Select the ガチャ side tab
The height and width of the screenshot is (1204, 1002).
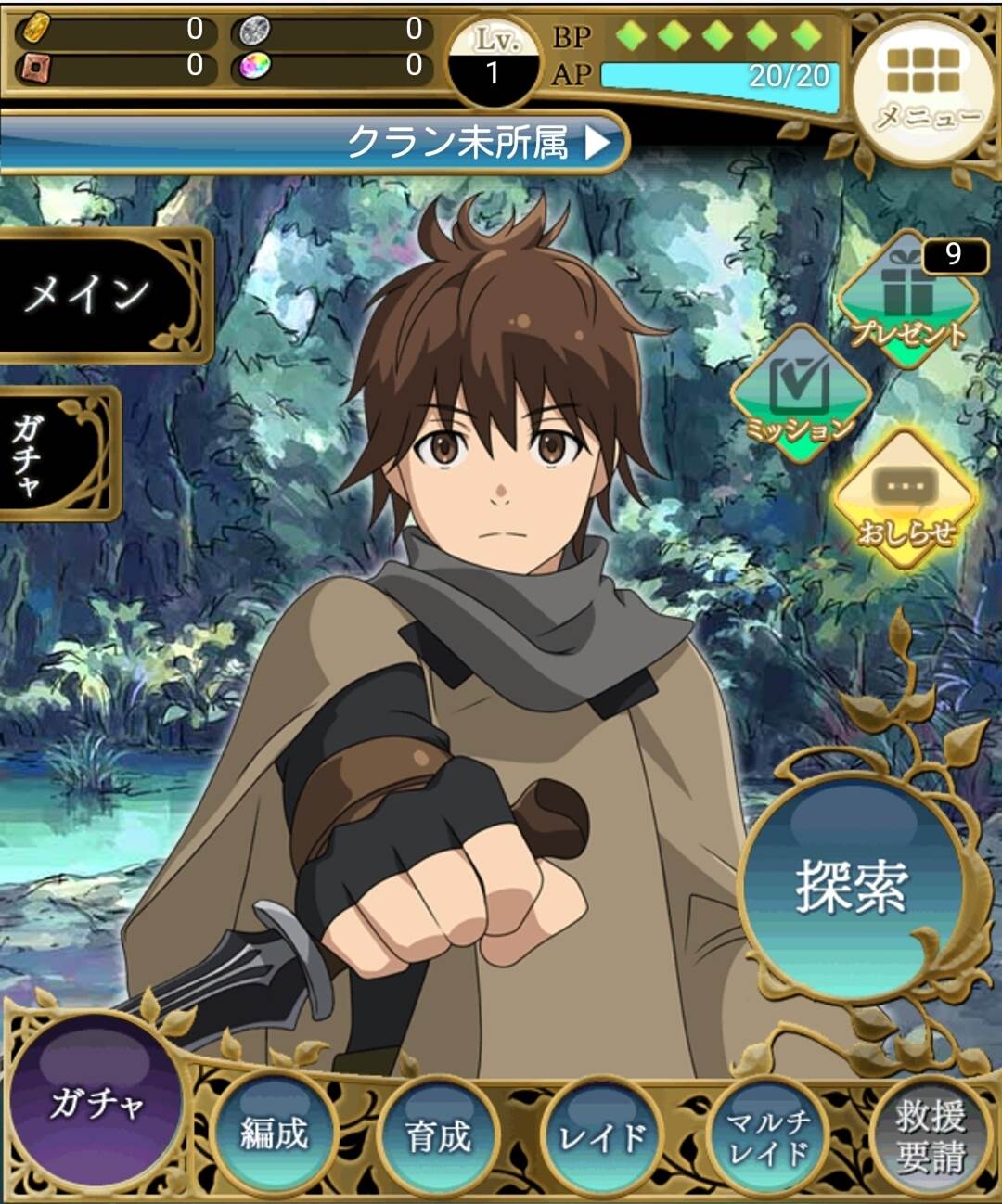pyautogui.click(x=51, y=455)
